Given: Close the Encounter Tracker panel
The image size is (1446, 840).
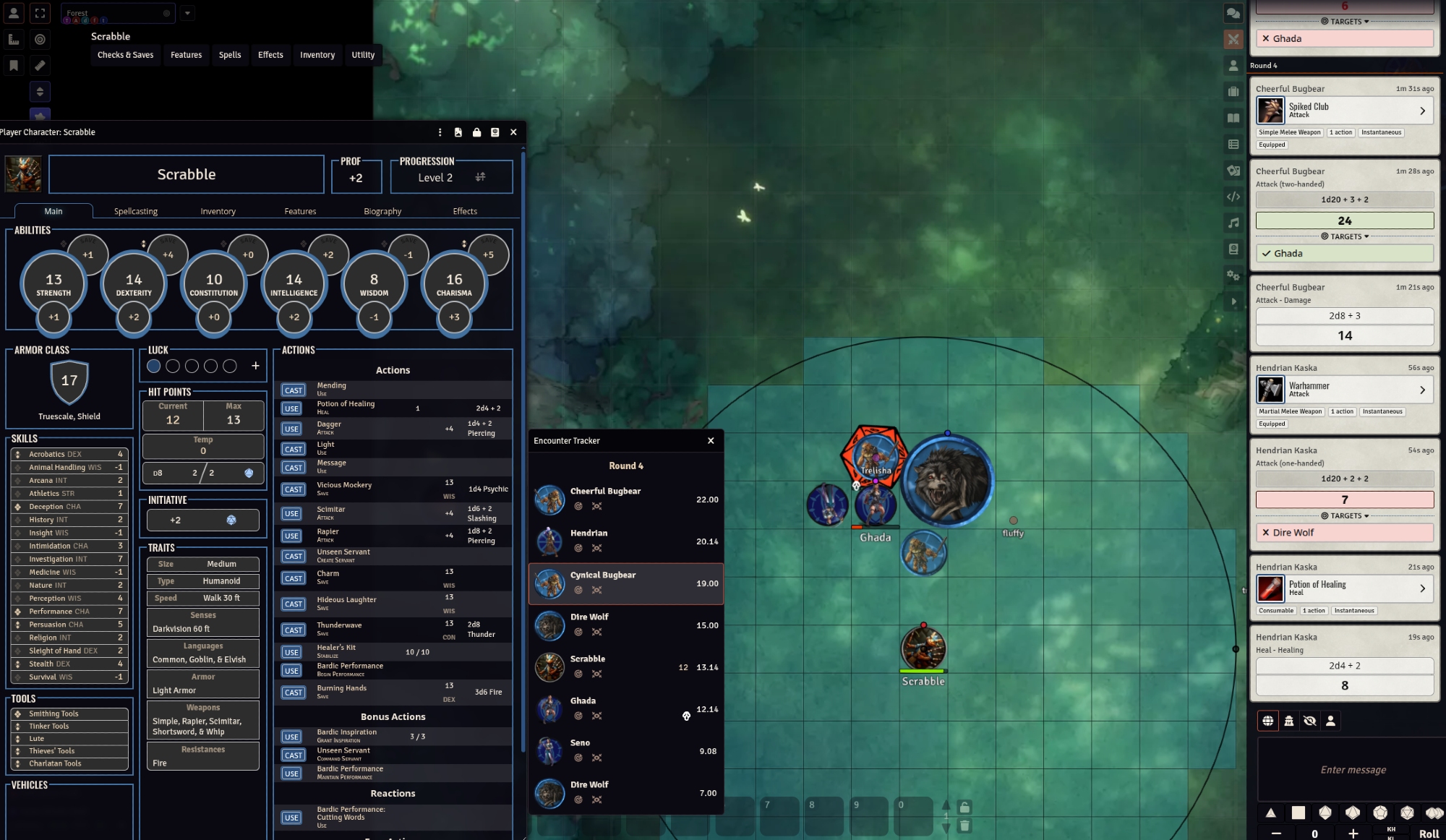Looking at the screenshot, I should (x=711, y=440).
